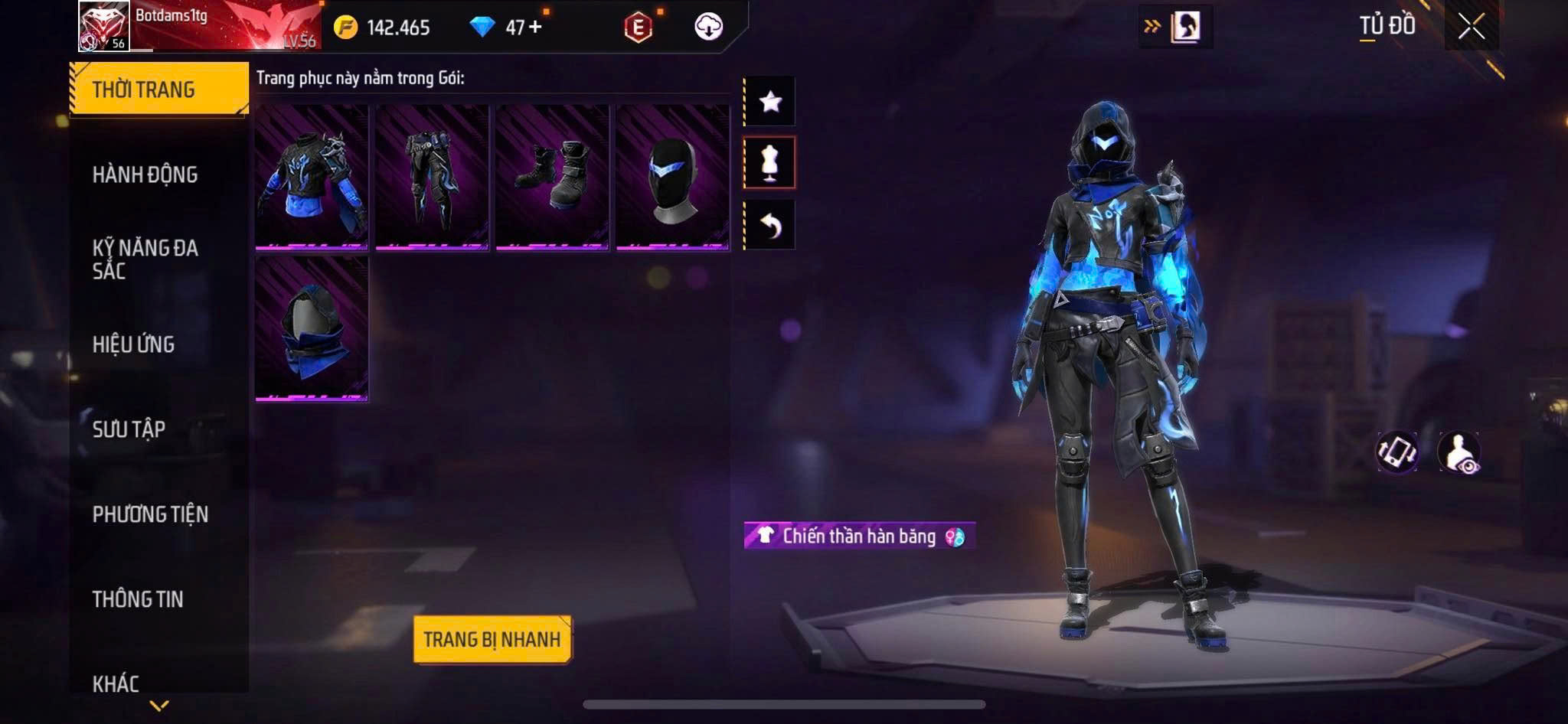Toggle the character view eye icon
The height and width of the screenshot is (724, 1568).
point(1459,452)
